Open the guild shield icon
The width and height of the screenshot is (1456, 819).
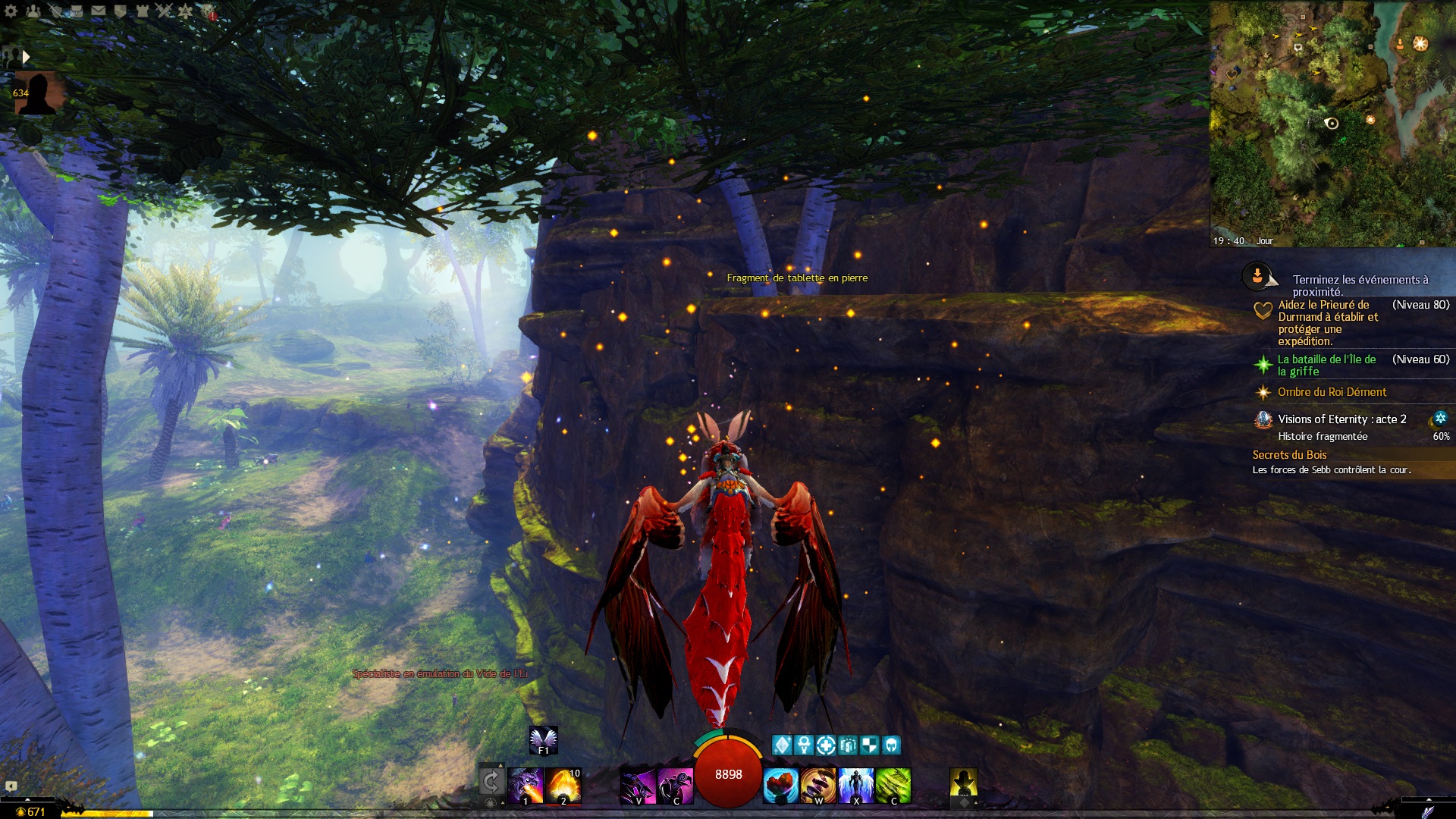pyautogui.click(x=120, y=11)
